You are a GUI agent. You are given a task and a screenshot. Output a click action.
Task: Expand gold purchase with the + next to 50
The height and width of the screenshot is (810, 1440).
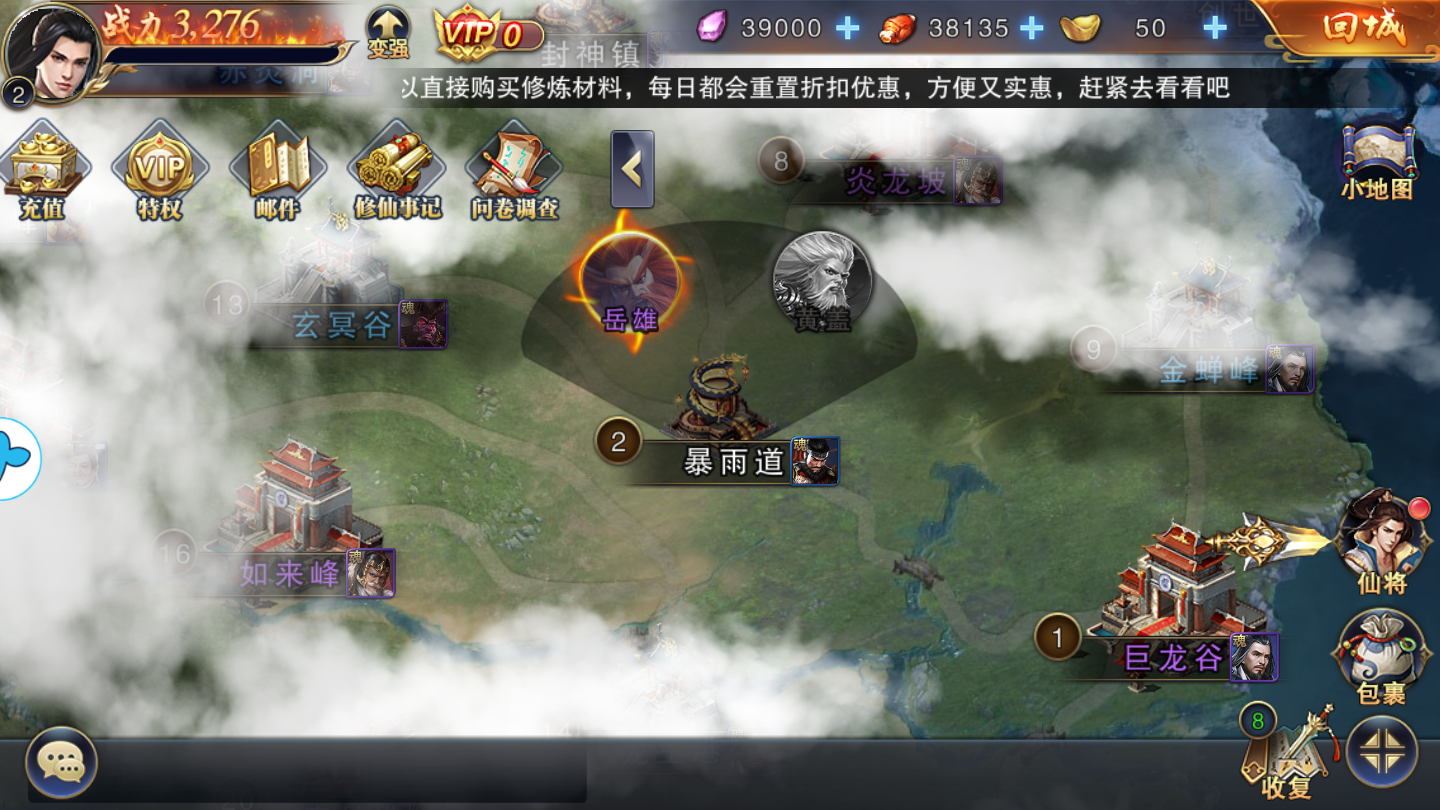[1216, 28]
